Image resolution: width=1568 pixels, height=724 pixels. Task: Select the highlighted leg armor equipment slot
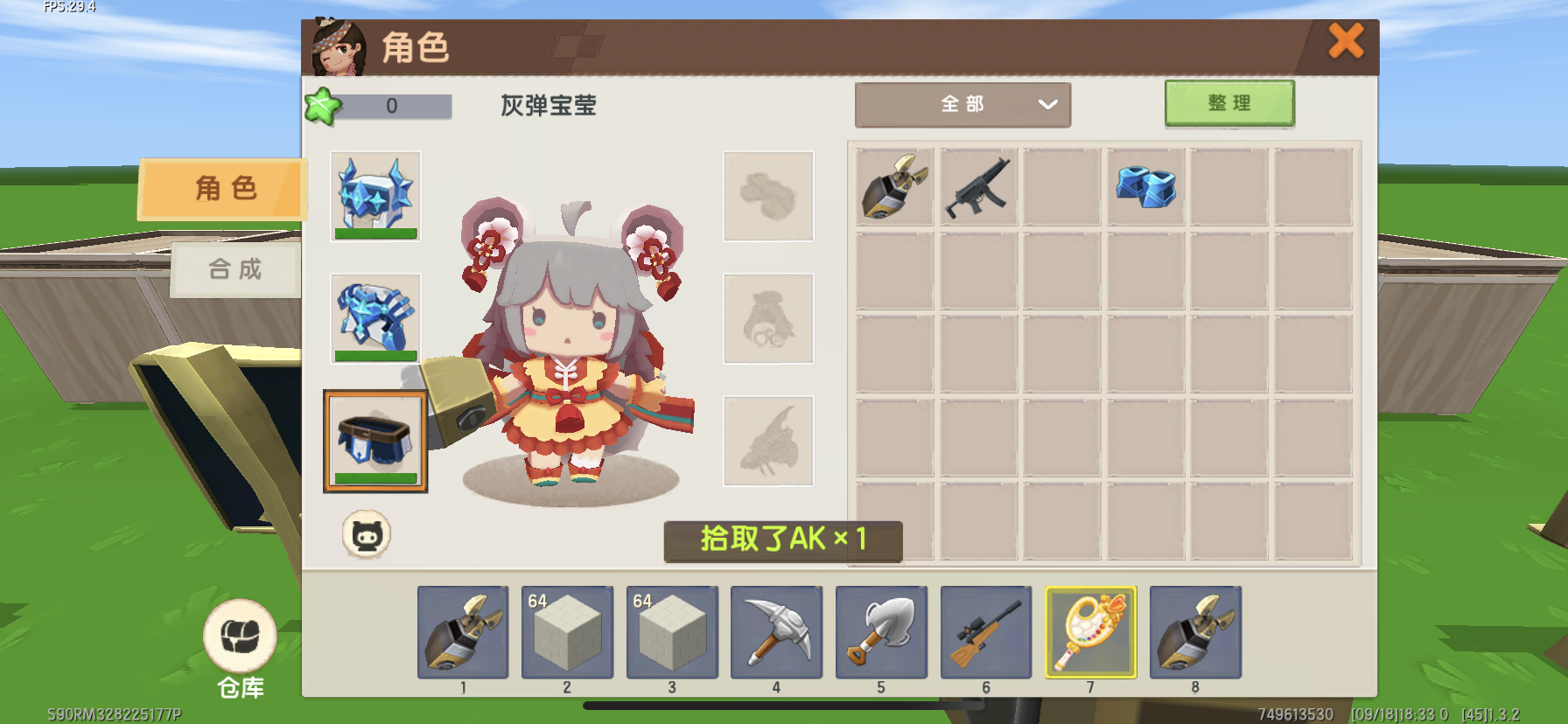click(x=375, y=441)
